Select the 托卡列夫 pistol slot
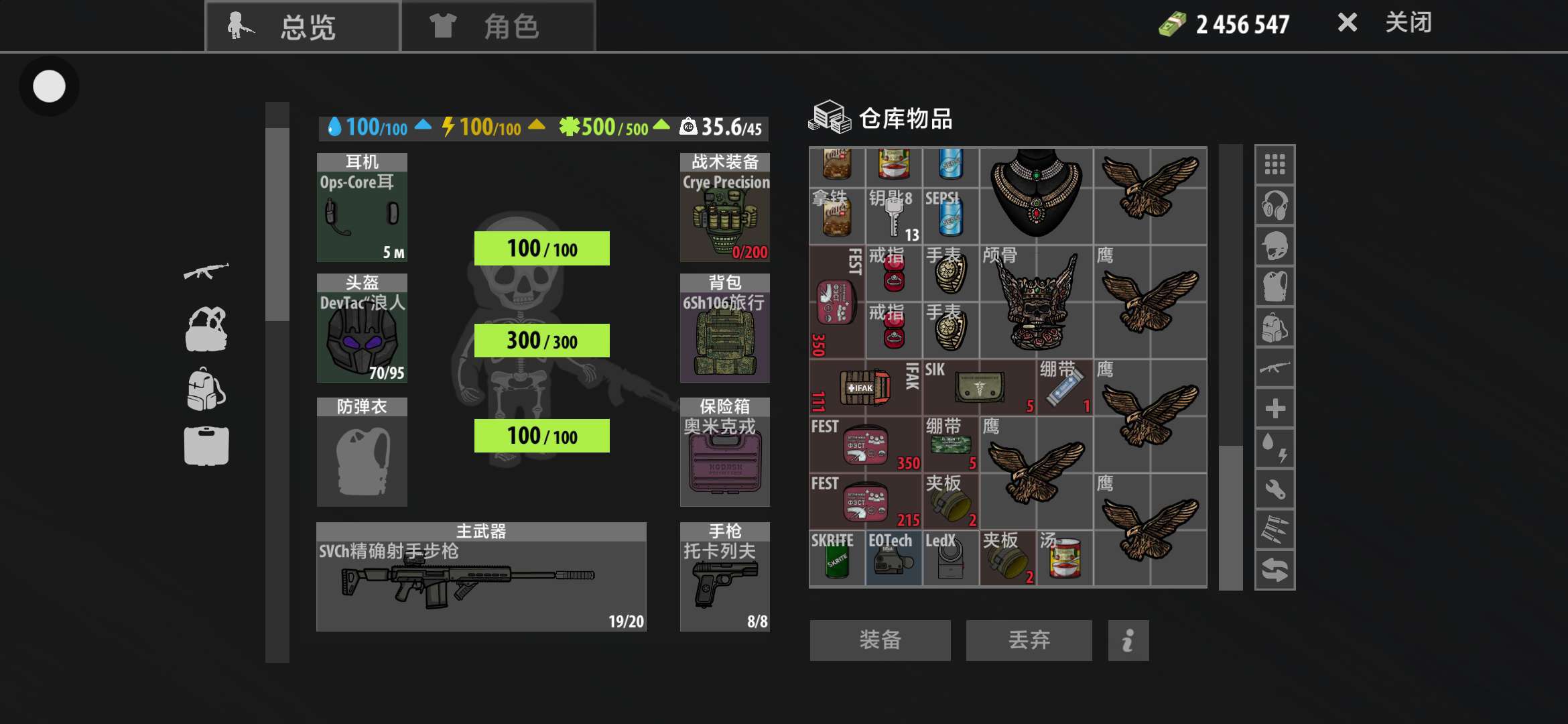Image resolution: width=1568 pixels, height=724 pixels. coord(724,577)
